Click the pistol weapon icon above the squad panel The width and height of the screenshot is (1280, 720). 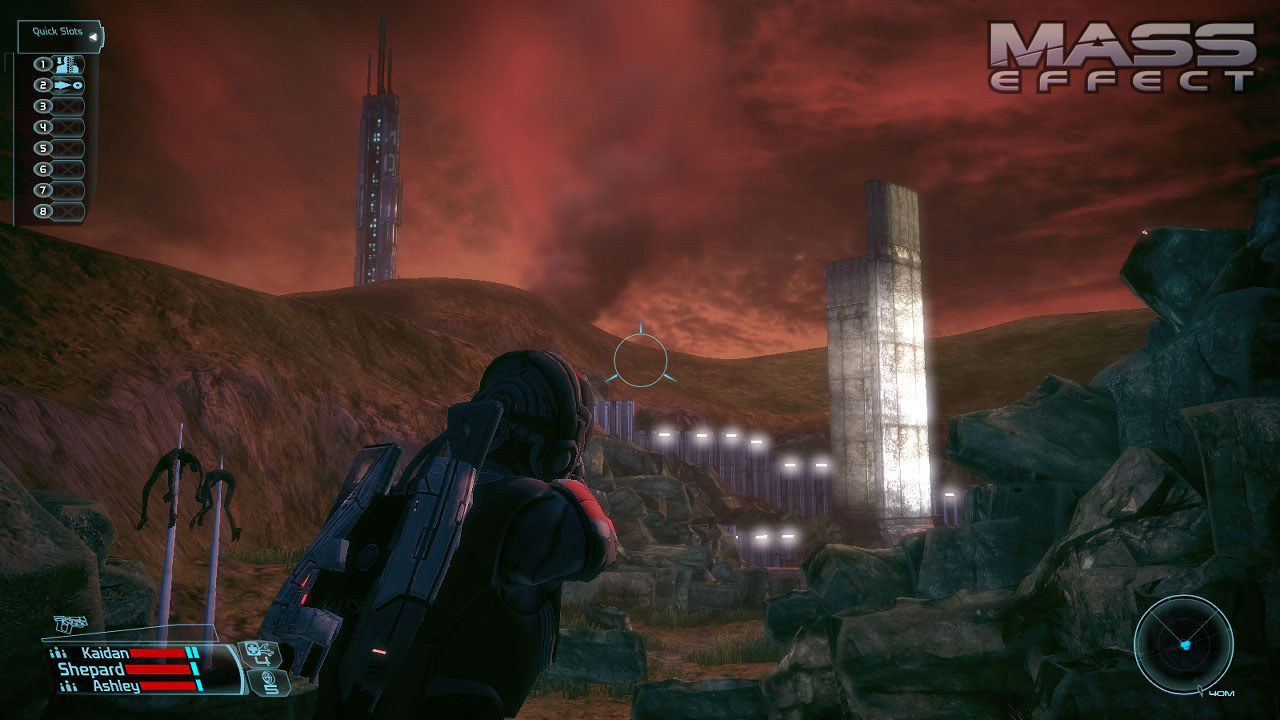point(70,623)
